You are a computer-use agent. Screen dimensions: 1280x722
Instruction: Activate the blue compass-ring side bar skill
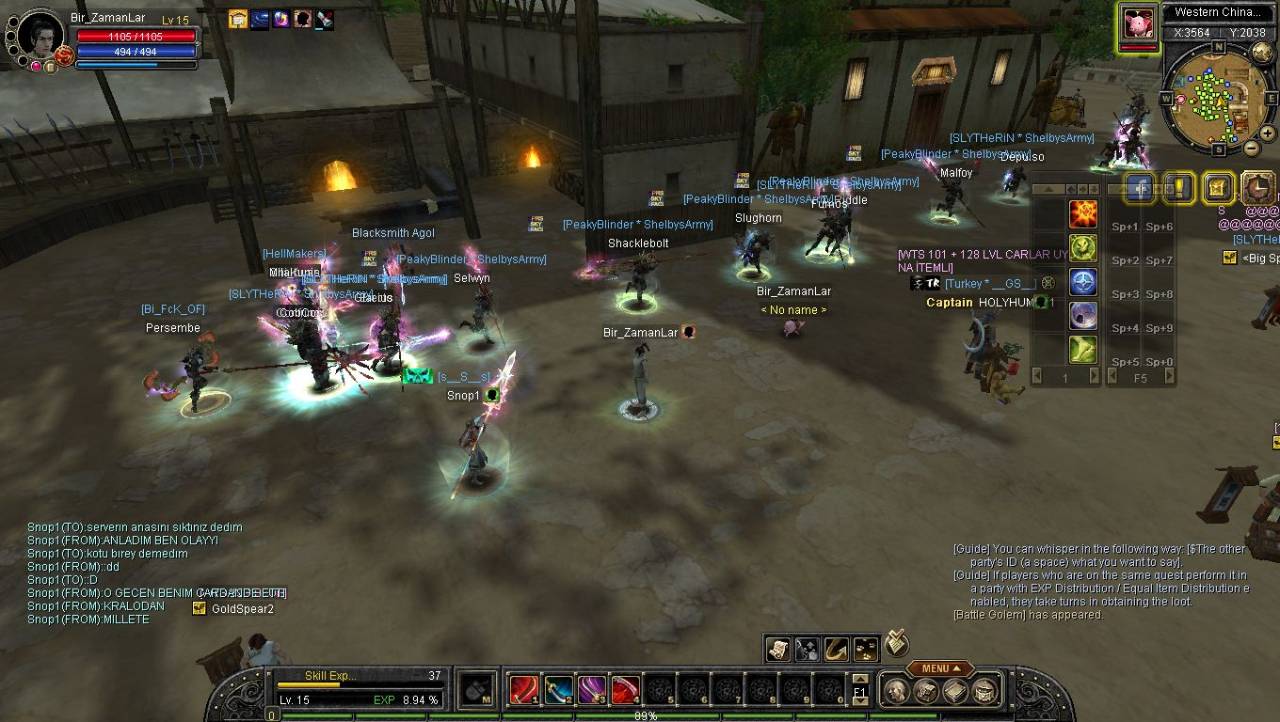coord(1083,282)
